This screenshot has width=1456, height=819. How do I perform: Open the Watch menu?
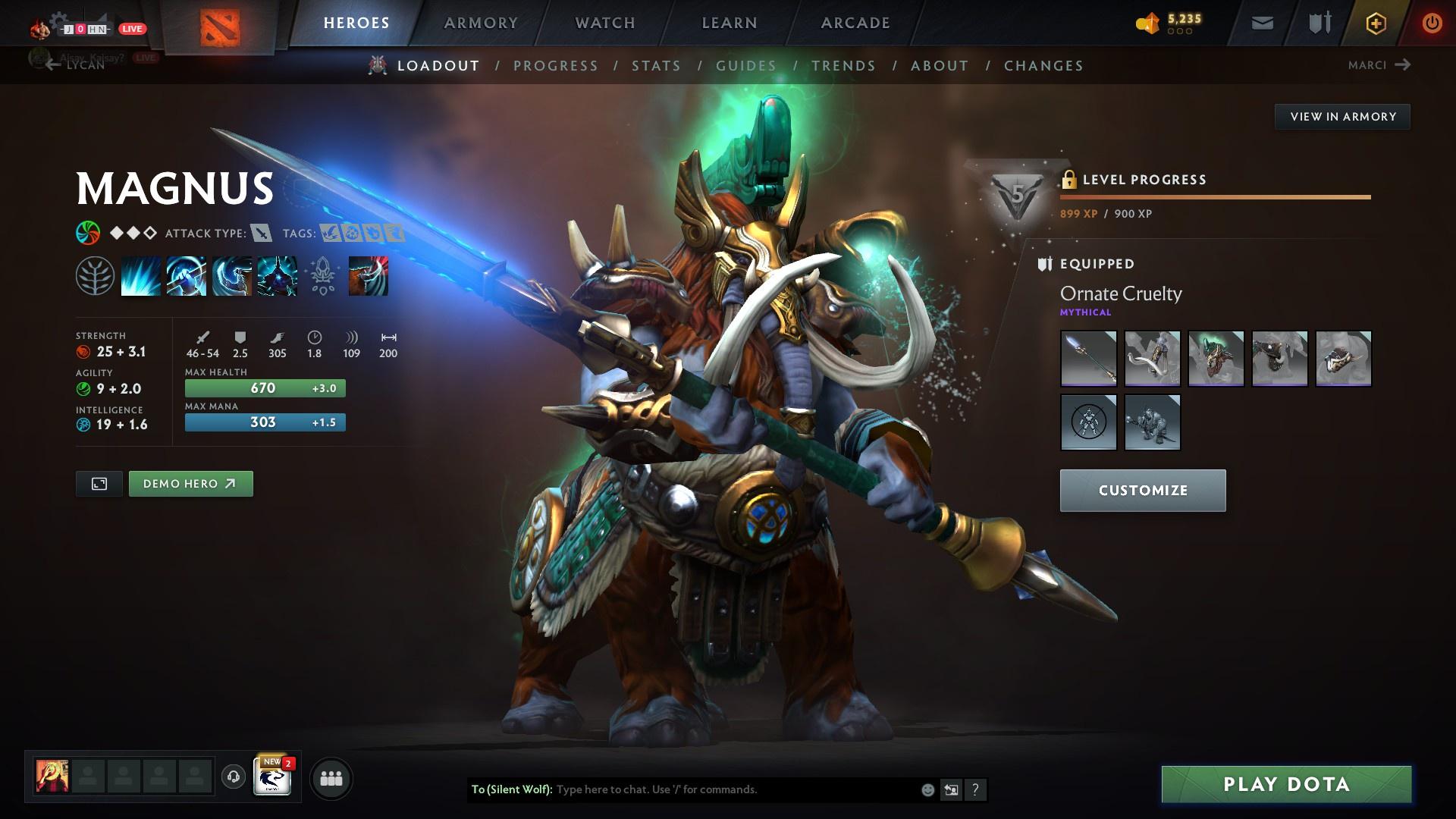point(604,23)
